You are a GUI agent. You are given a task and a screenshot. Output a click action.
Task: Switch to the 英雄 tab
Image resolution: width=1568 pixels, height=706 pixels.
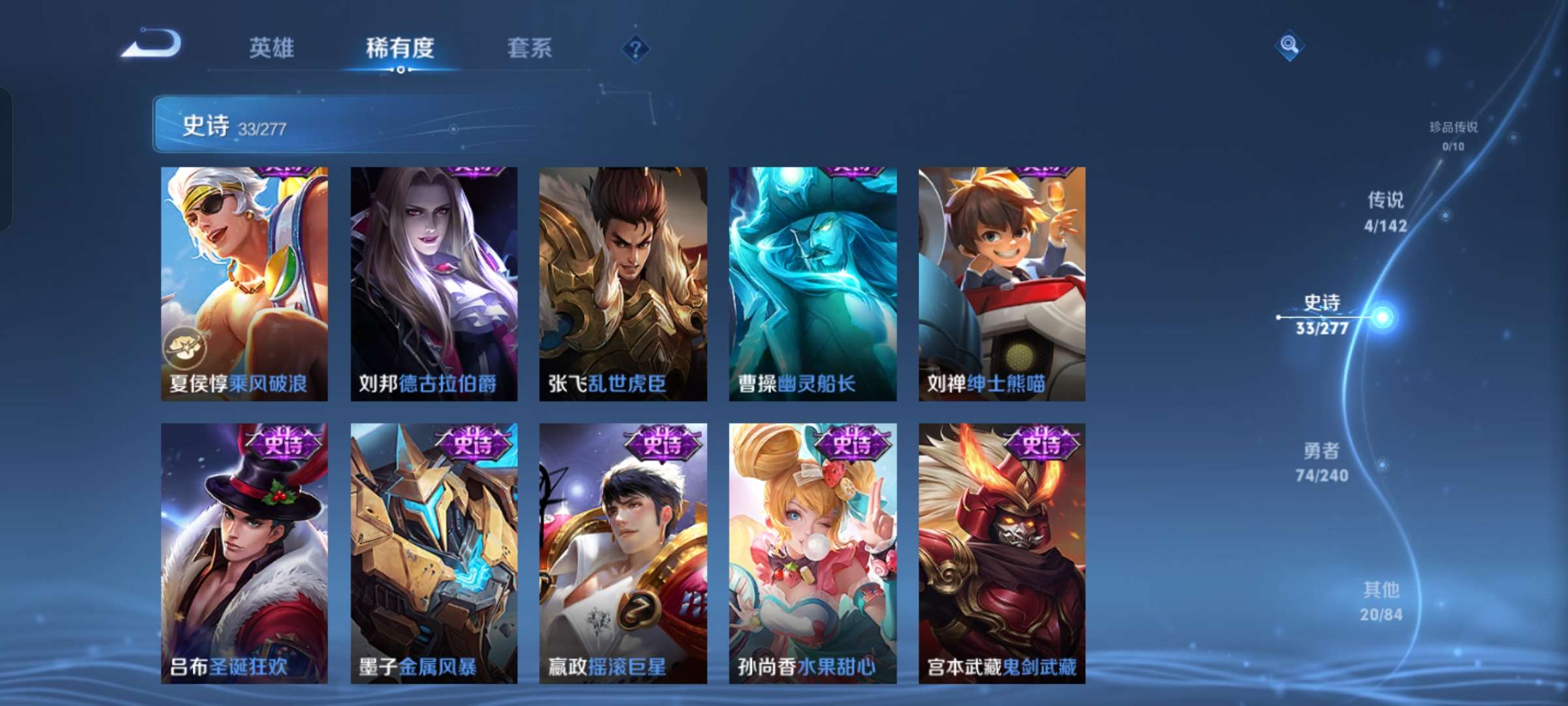272,48
